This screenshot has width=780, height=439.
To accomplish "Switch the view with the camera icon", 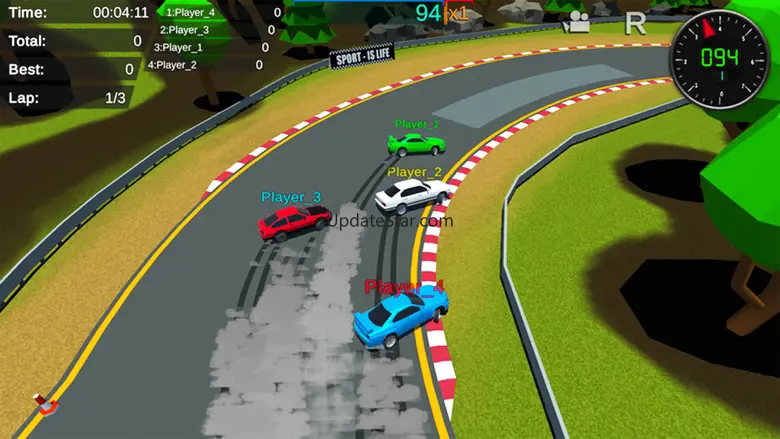I will [576, 22].
